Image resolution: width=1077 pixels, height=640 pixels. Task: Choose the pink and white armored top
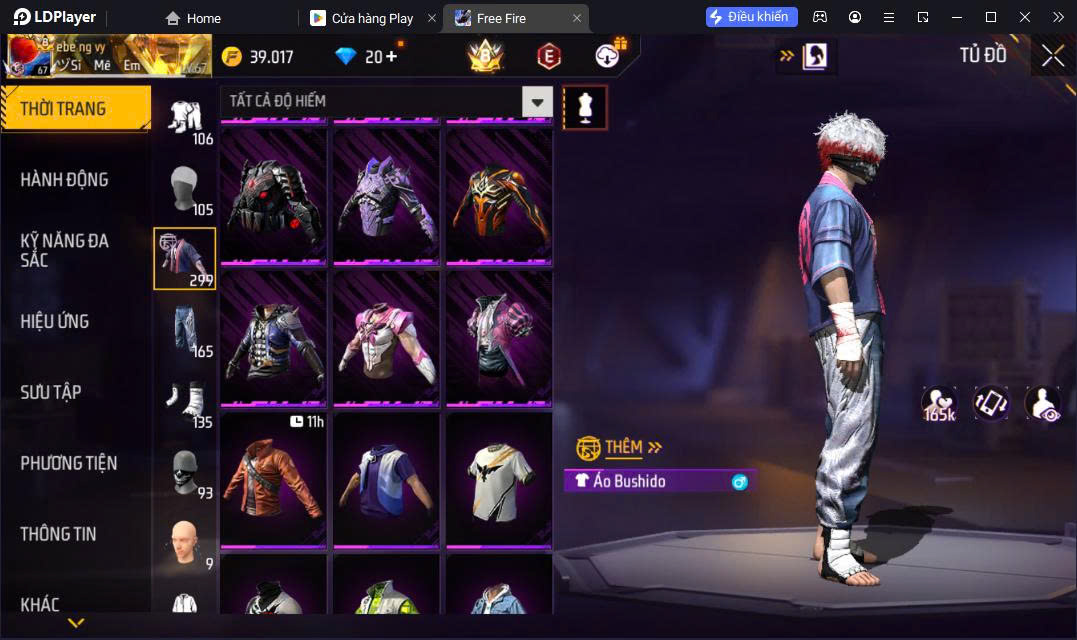pyautogui.click(x=386, y=338)
